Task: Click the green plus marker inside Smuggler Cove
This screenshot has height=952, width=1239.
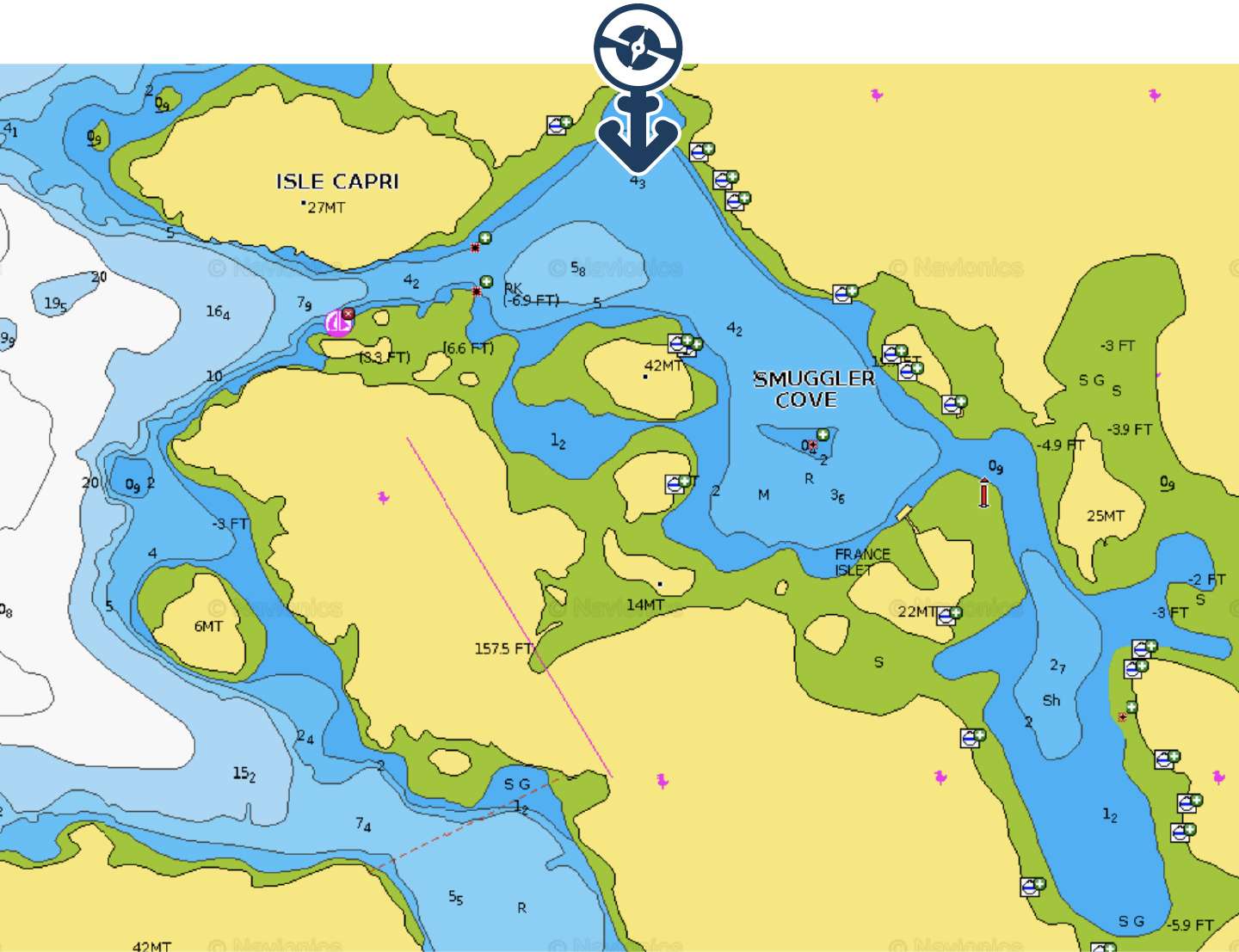Action: point(823,435)
